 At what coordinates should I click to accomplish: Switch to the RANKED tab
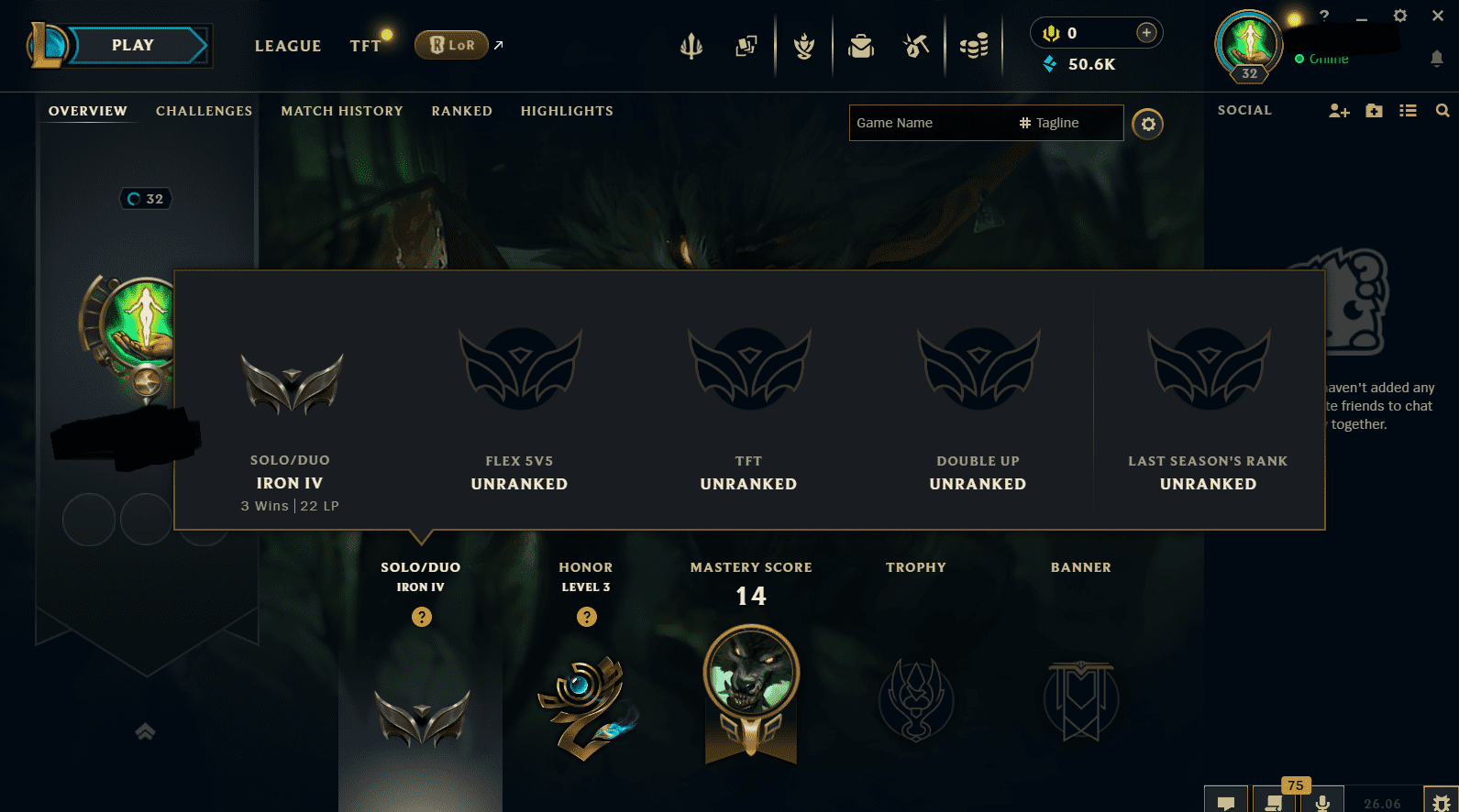[x=461, y=111]
